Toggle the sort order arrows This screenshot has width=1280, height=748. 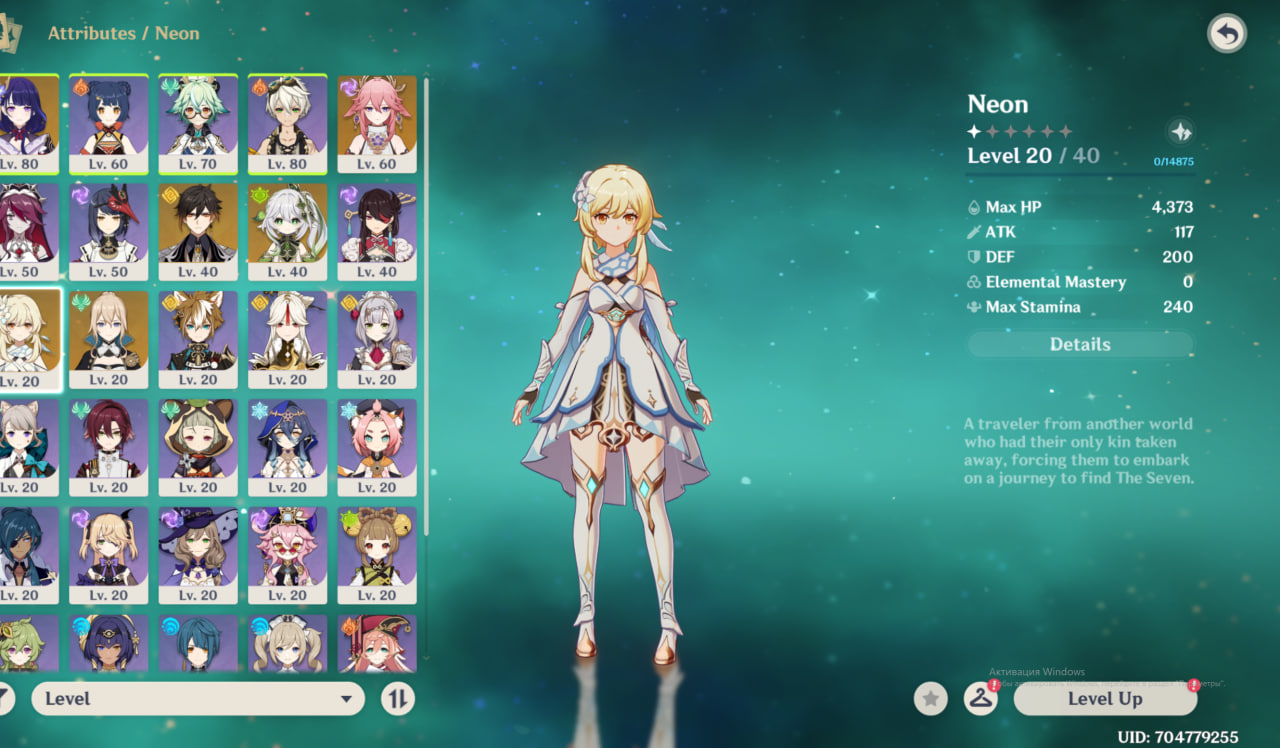pos(398,699)
